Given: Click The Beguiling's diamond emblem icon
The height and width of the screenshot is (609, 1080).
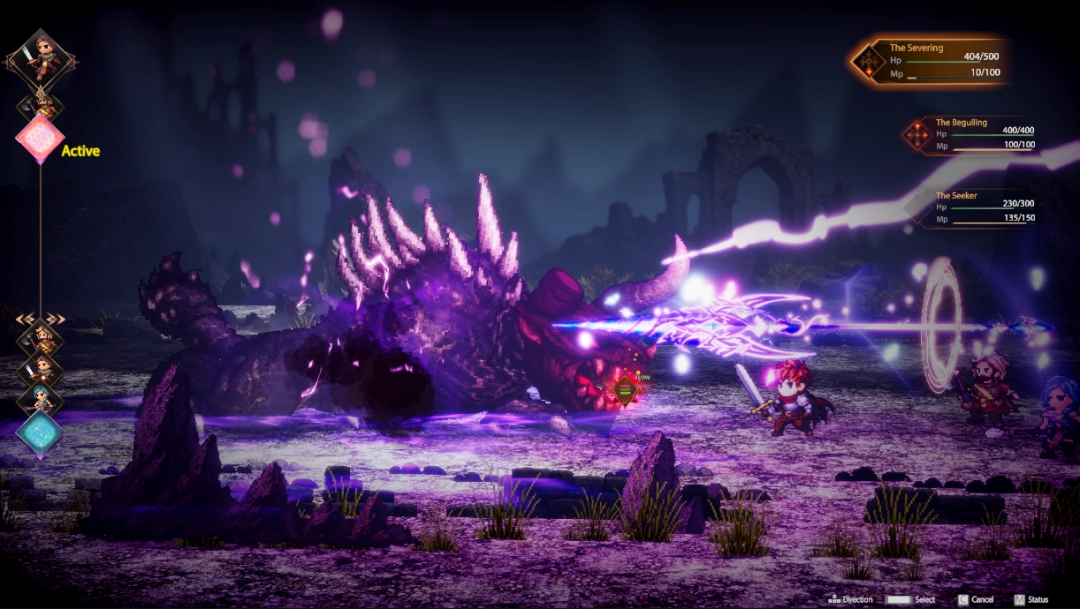Looking at the screenshot, I should 916,135.
